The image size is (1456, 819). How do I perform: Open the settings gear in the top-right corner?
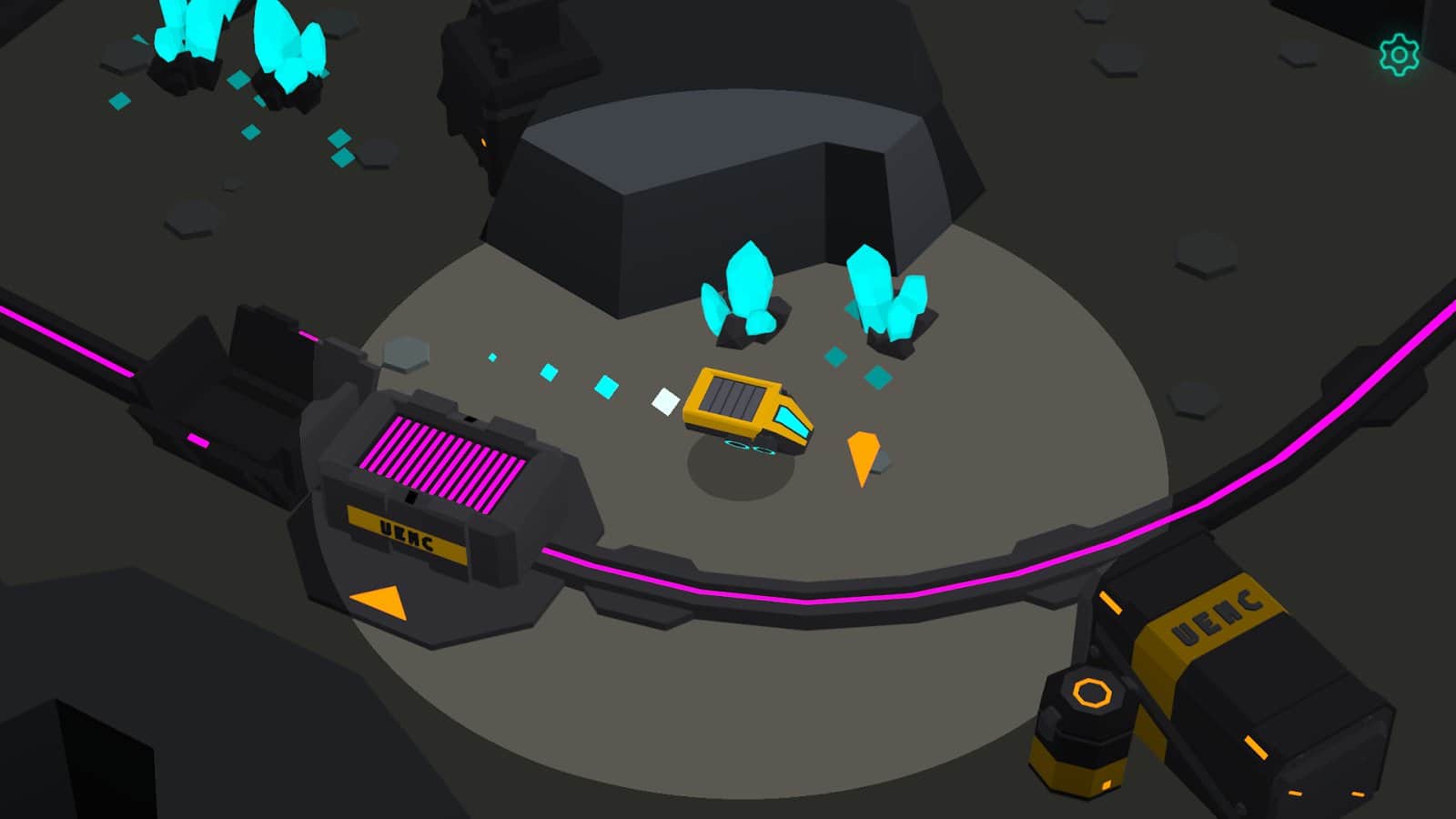(1399, 55)
